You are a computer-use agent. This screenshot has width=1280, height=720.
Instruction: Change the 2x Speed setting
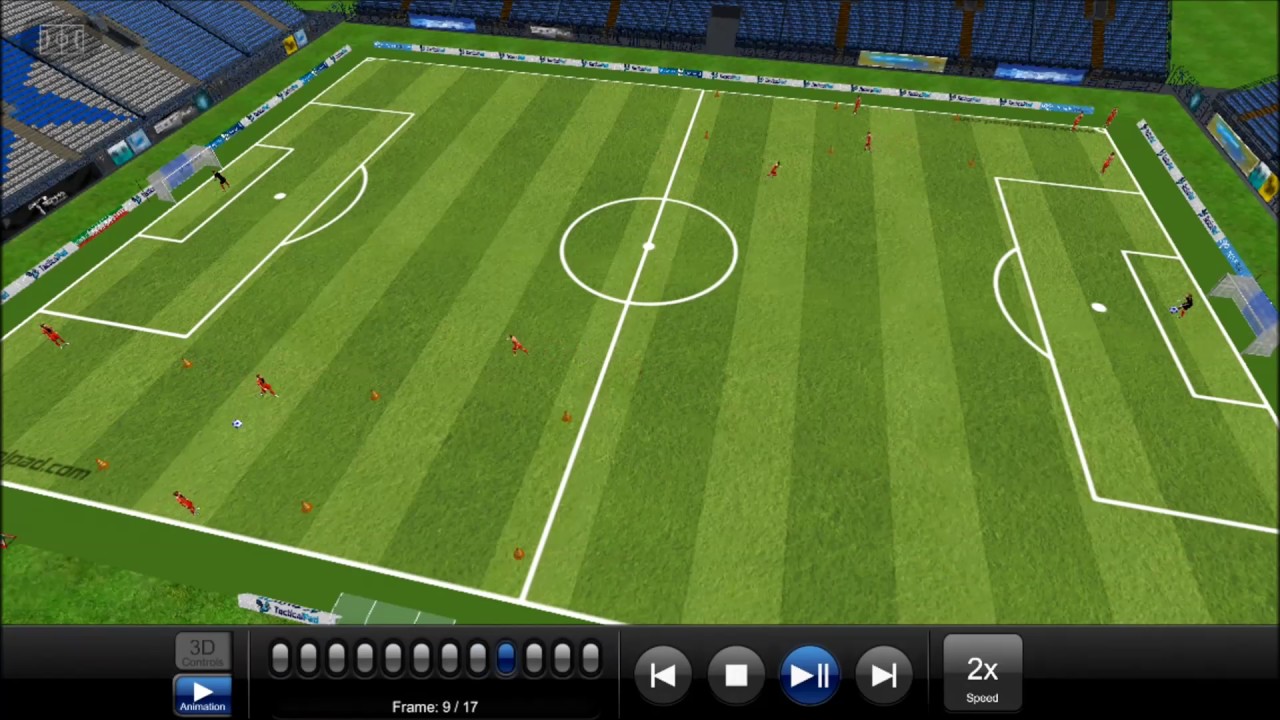(982, 676)
